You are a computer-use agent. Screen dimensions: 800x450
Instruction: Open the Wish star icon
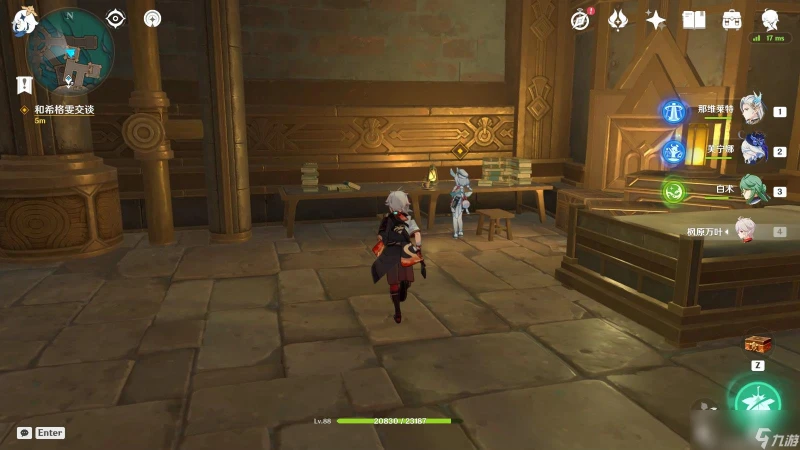[x=656, y=19]
